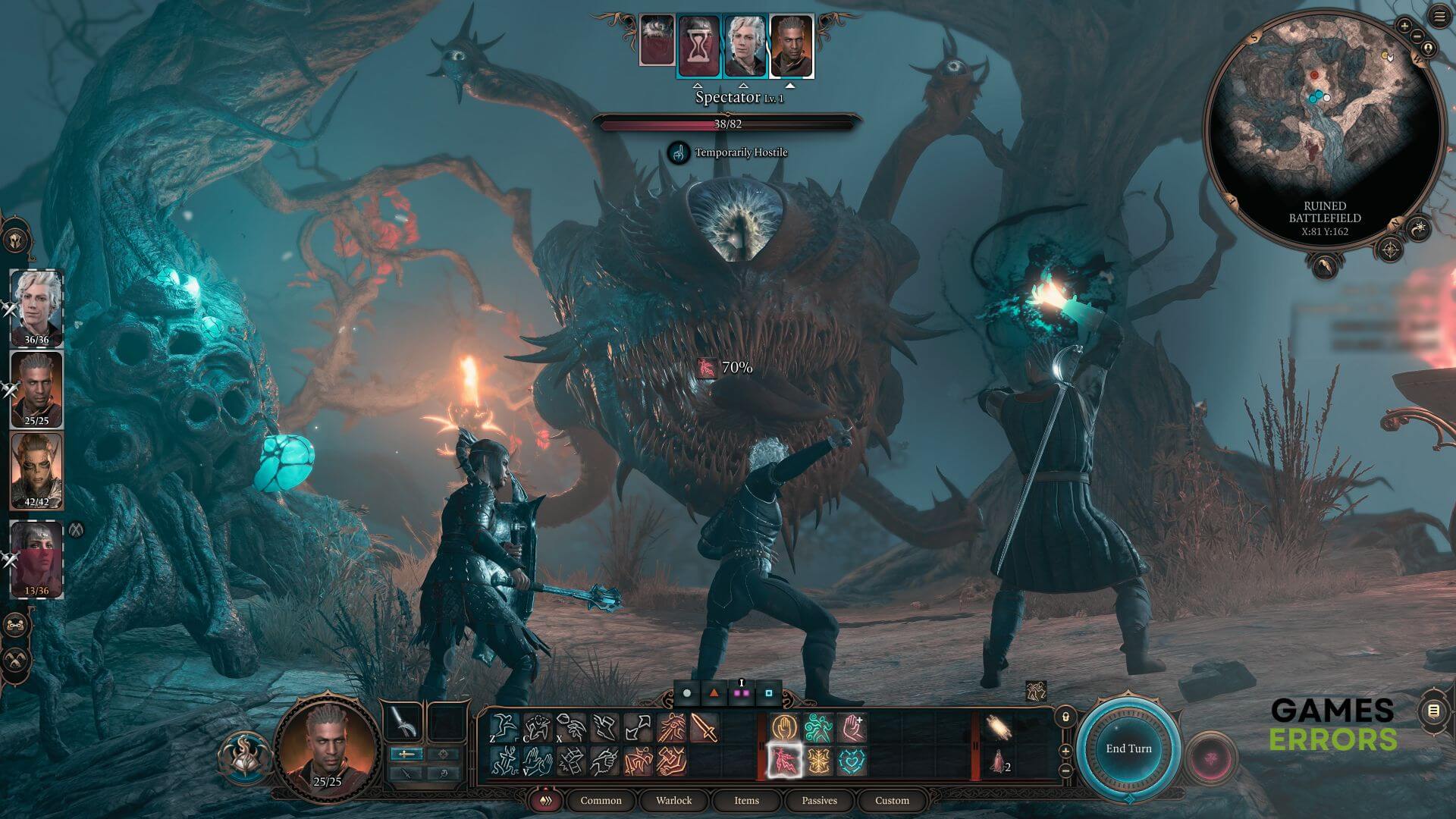
Task: Open the main menu hamburger button
Action: pyautogui.click(x=1439, y=17)
